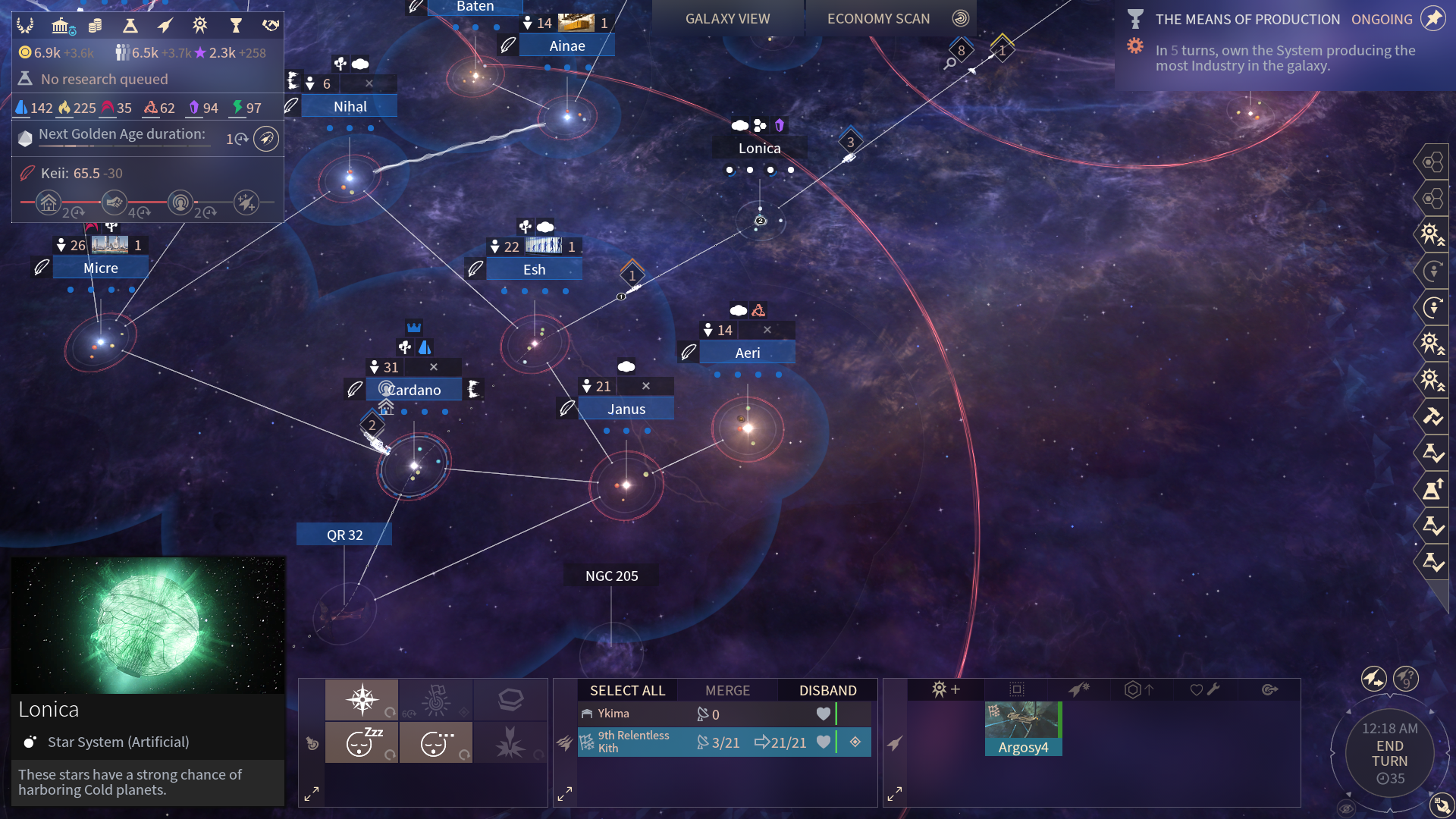Open the Esh system label
Screen dimensions: 1456x819
(534, 269)
